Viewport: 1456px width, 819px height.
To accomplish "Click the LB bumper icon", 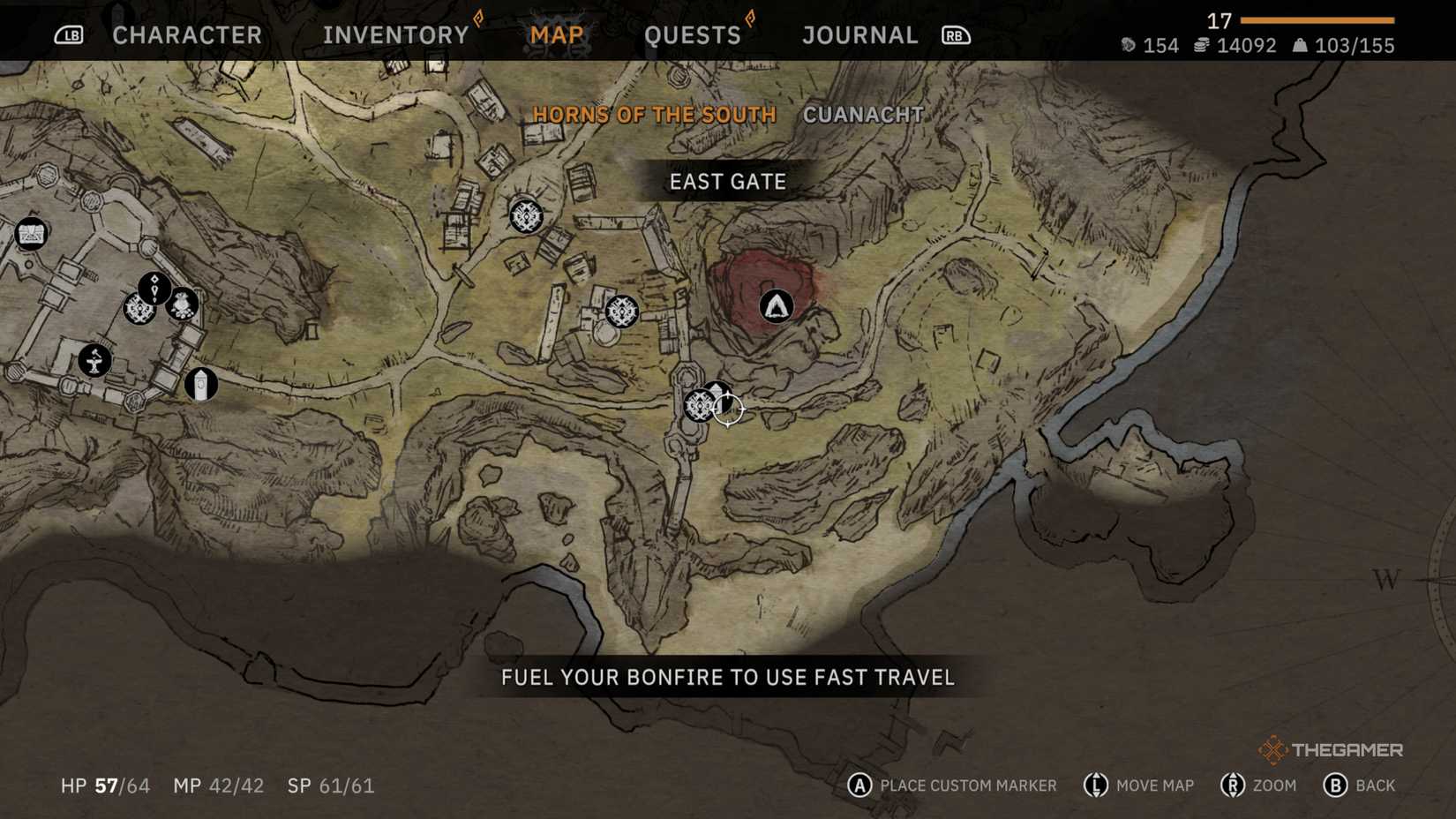I will click(x=69, y=35).
